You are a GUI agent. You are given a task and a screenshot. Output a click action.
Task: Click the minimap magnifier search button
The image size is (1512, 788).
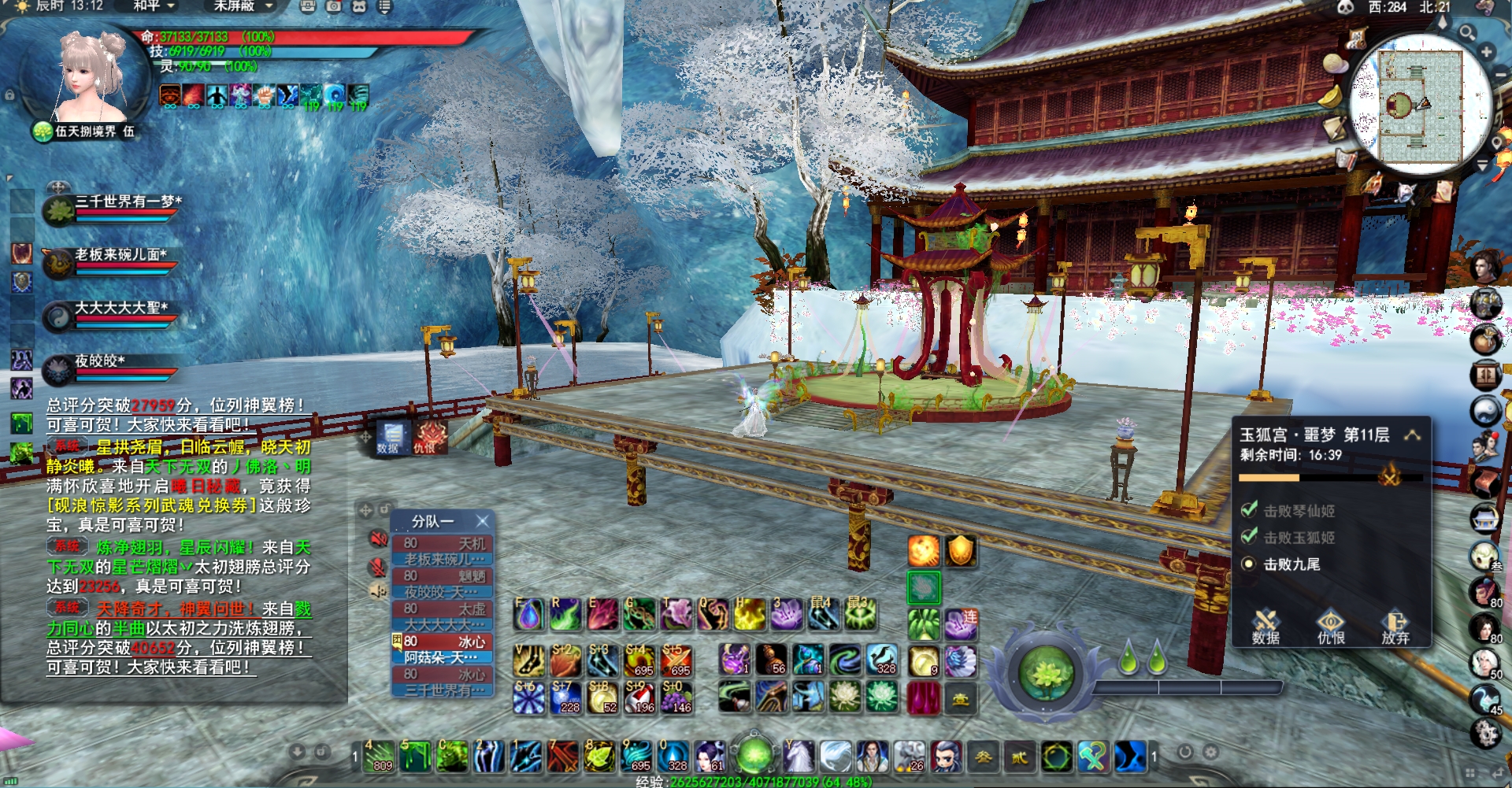pos(1466,32)
